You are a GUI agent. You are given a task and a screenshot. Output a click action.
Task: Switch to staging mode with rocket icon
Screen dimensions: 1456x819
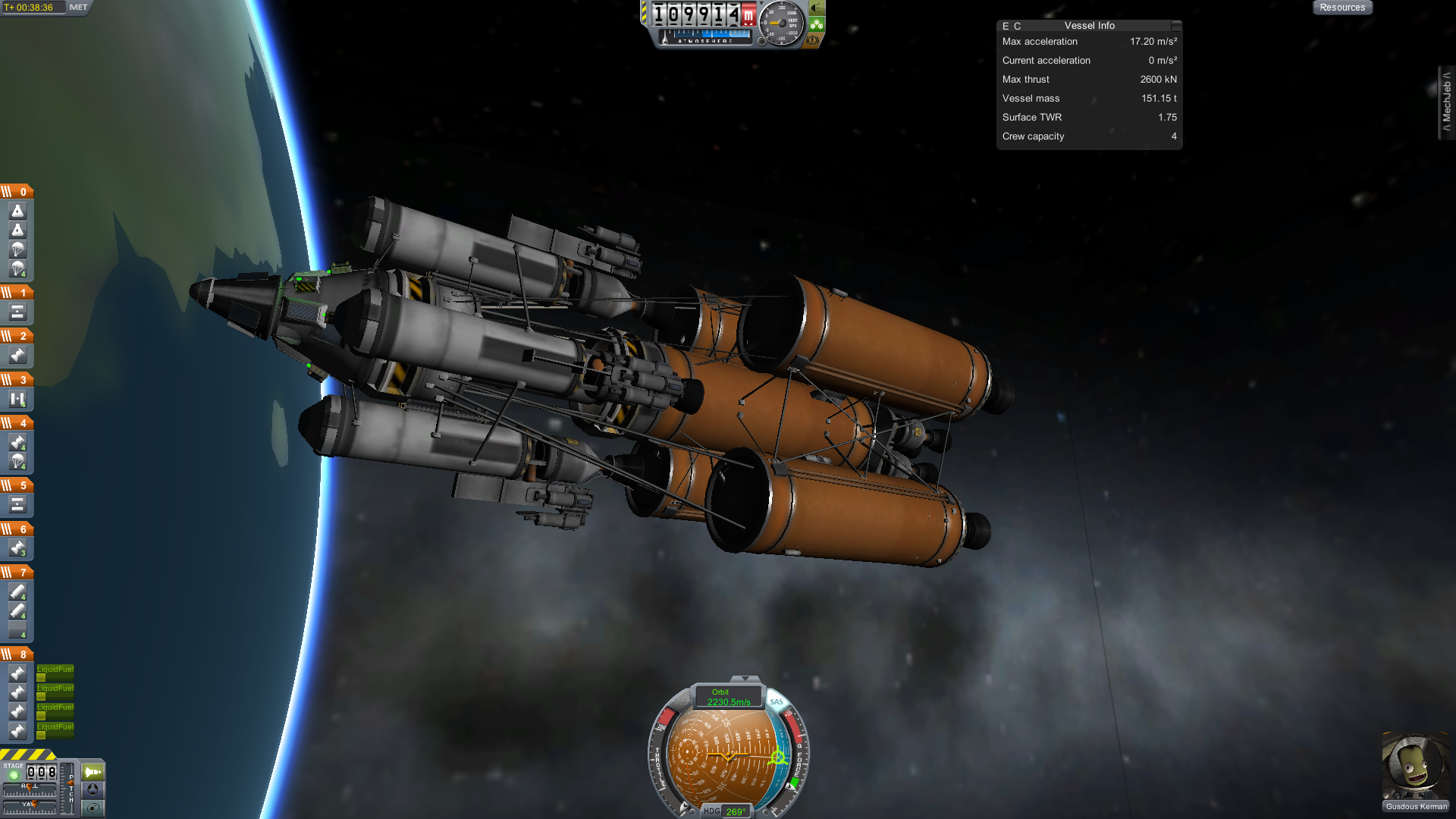93,772
